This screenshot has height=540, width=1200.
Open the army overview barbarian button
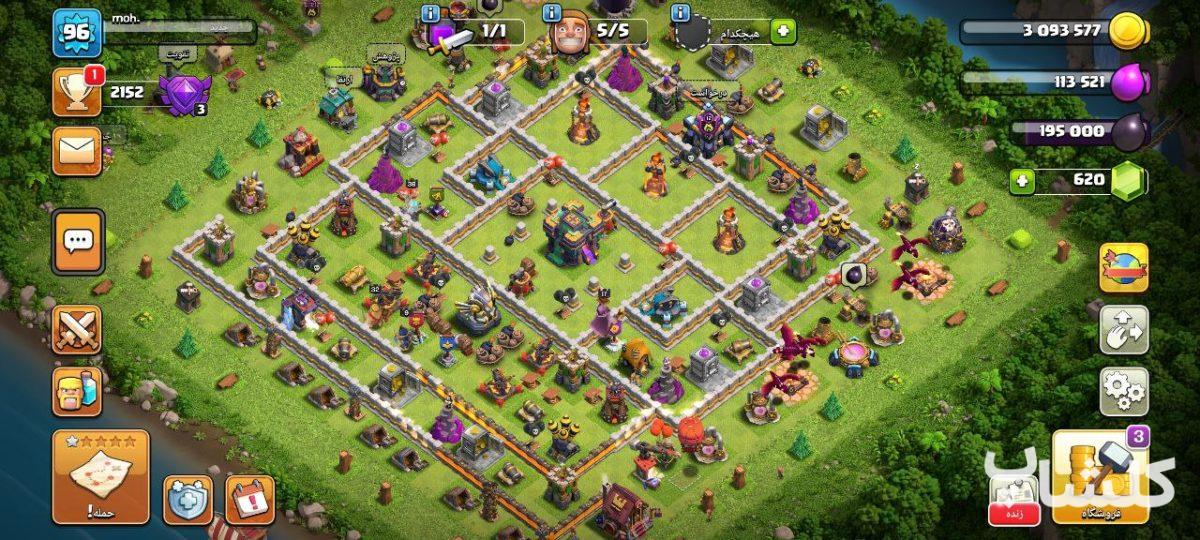tap(76, 390)
